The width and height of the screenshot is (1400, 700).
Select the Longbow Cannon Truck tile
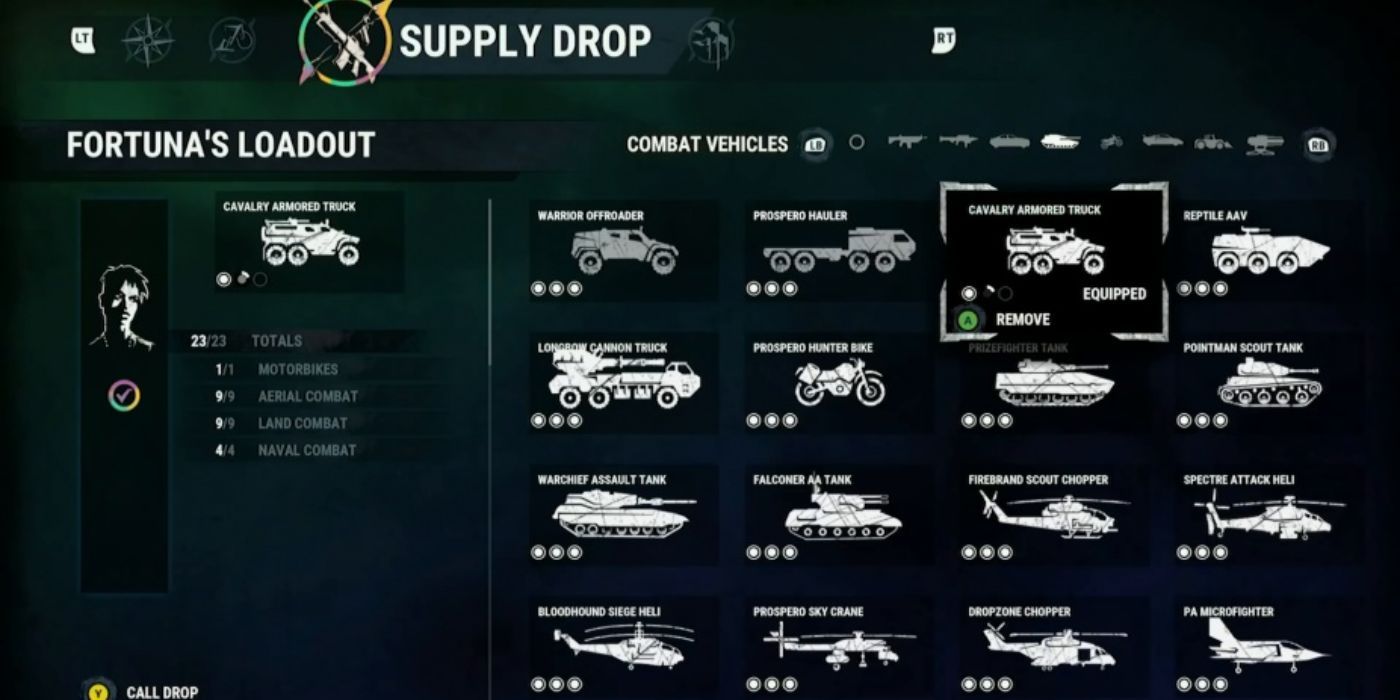[623, 383]
